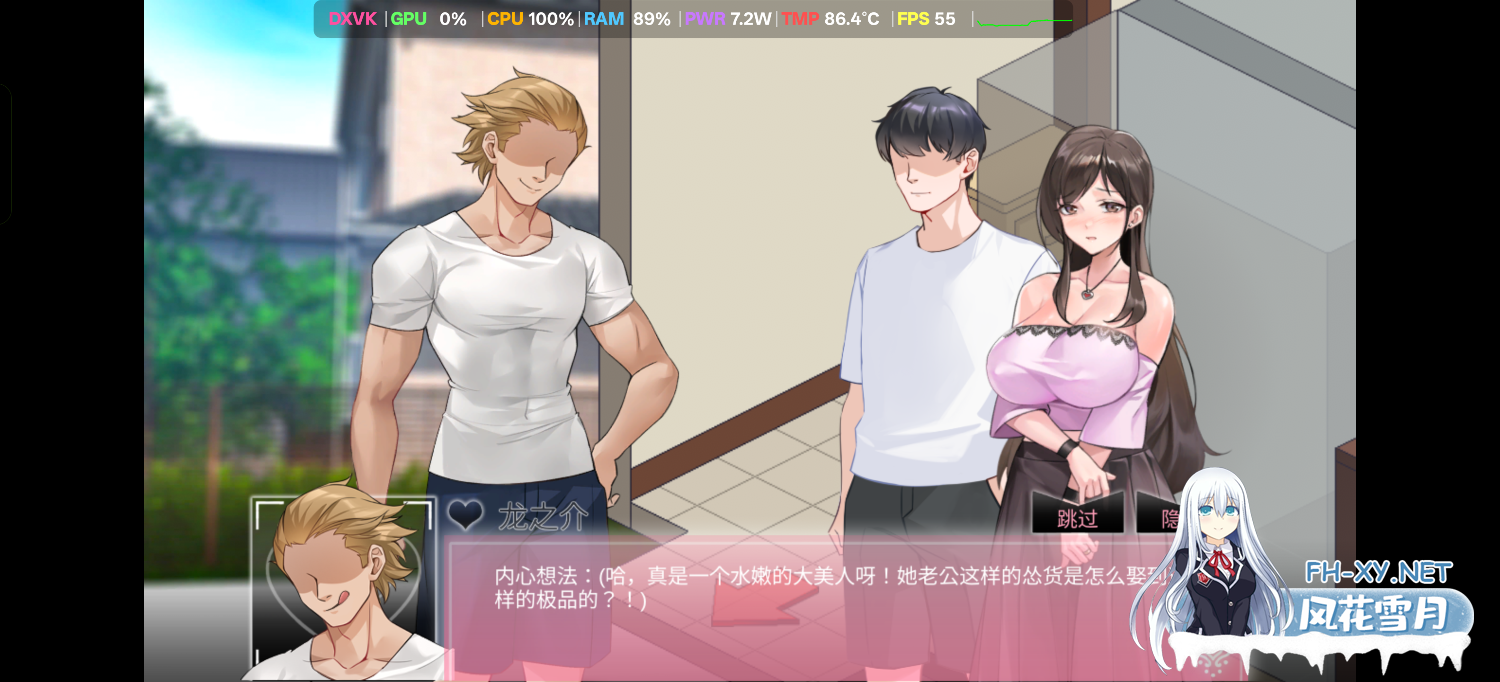Click the 跳过 (skip) button
Viewport: 1500px width, 682px height.
(1077, 518)
